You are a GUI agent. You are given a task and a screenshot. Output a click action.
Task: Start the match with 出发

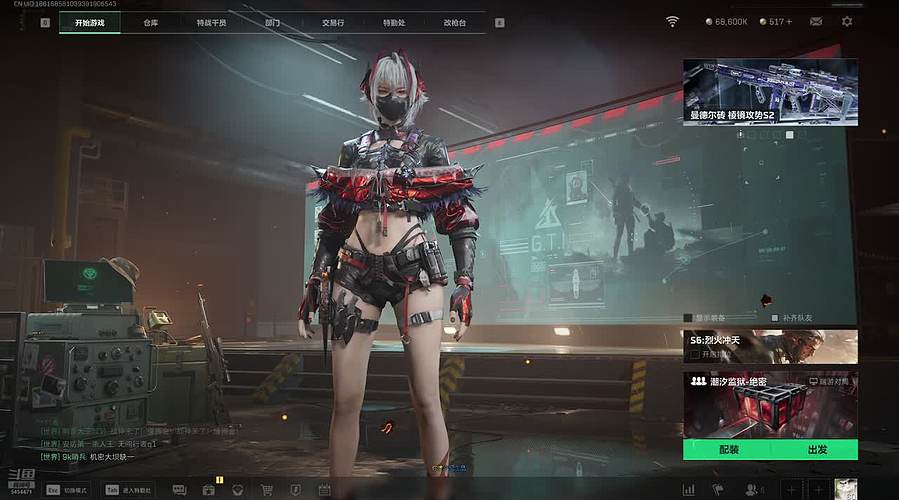(x=816, y=450)
